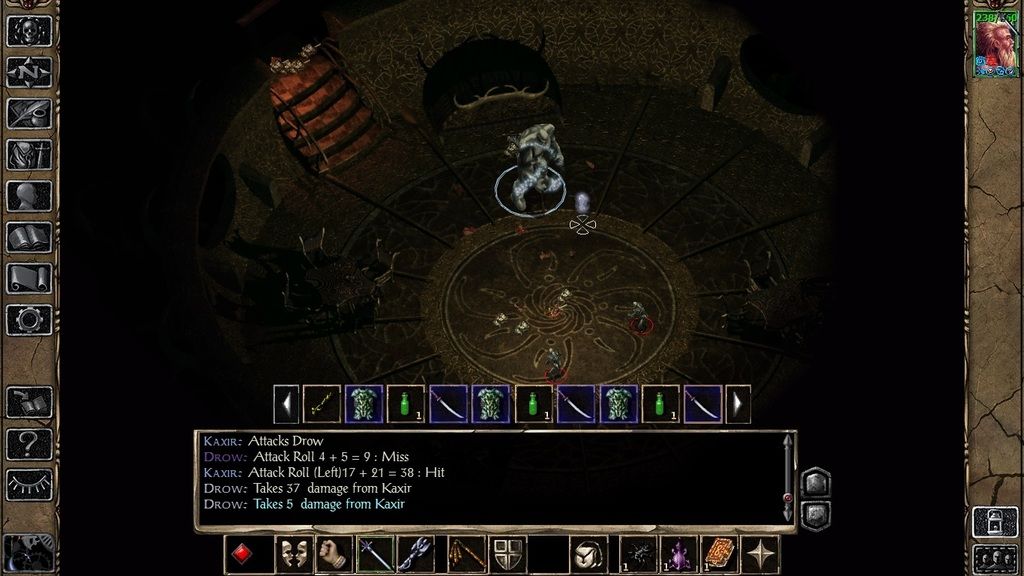Open special abilities star button
1024x576 pixels.
tap(761, 554)
